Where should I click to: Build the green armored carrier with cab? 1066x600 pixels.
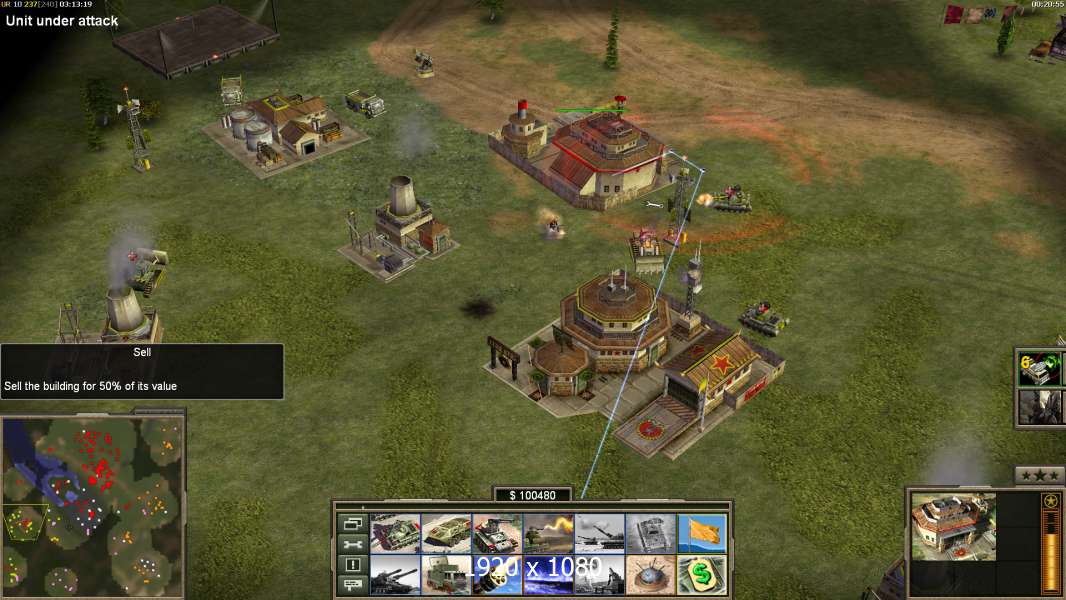(x=446, y=575)
